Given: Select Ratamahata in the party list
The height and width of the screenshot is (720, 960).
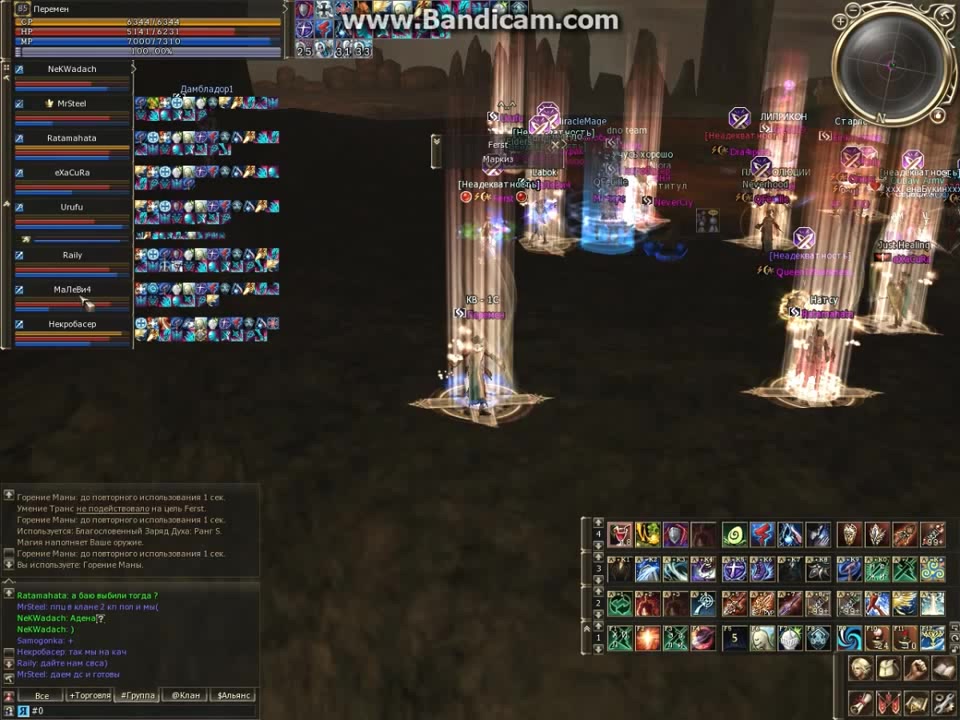Looking at the screenshot, I should pyautogui.click(x=72, y=138).
